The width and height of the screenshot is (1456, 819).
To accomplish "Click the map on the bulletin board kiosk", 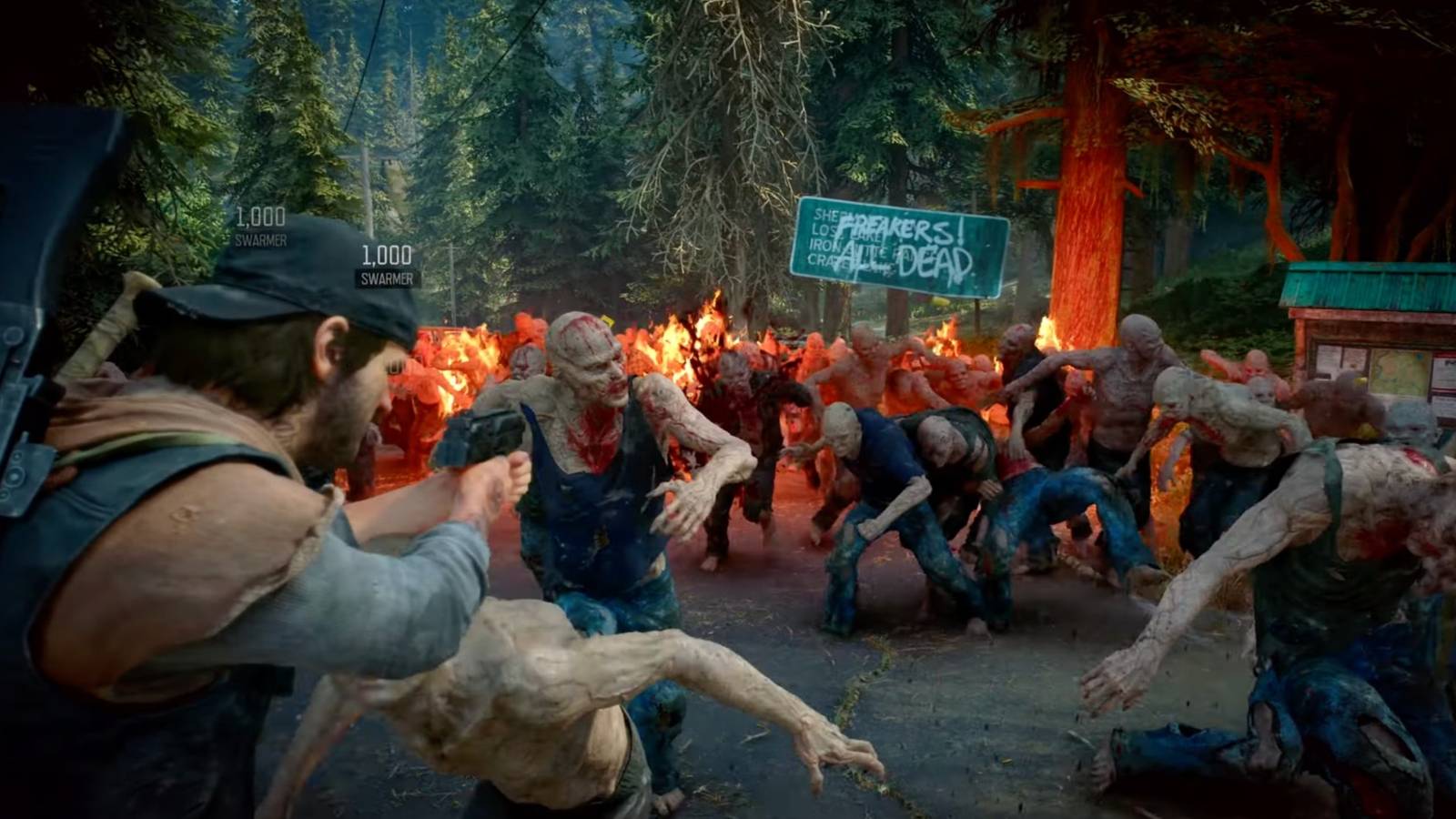I will pyautogui.click(x=1397, y=370).
